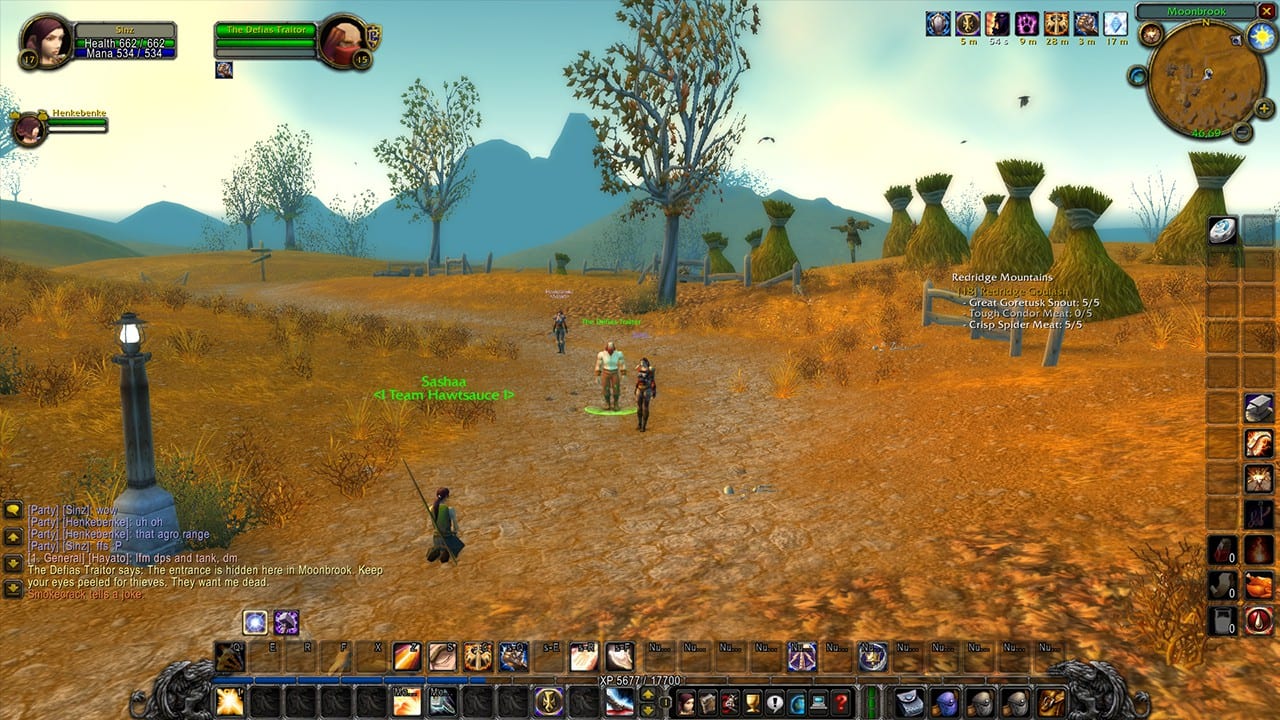Open the chat menu speech bubble button
Viewport: 1280px width, 720px height.
tap(13, 510)
